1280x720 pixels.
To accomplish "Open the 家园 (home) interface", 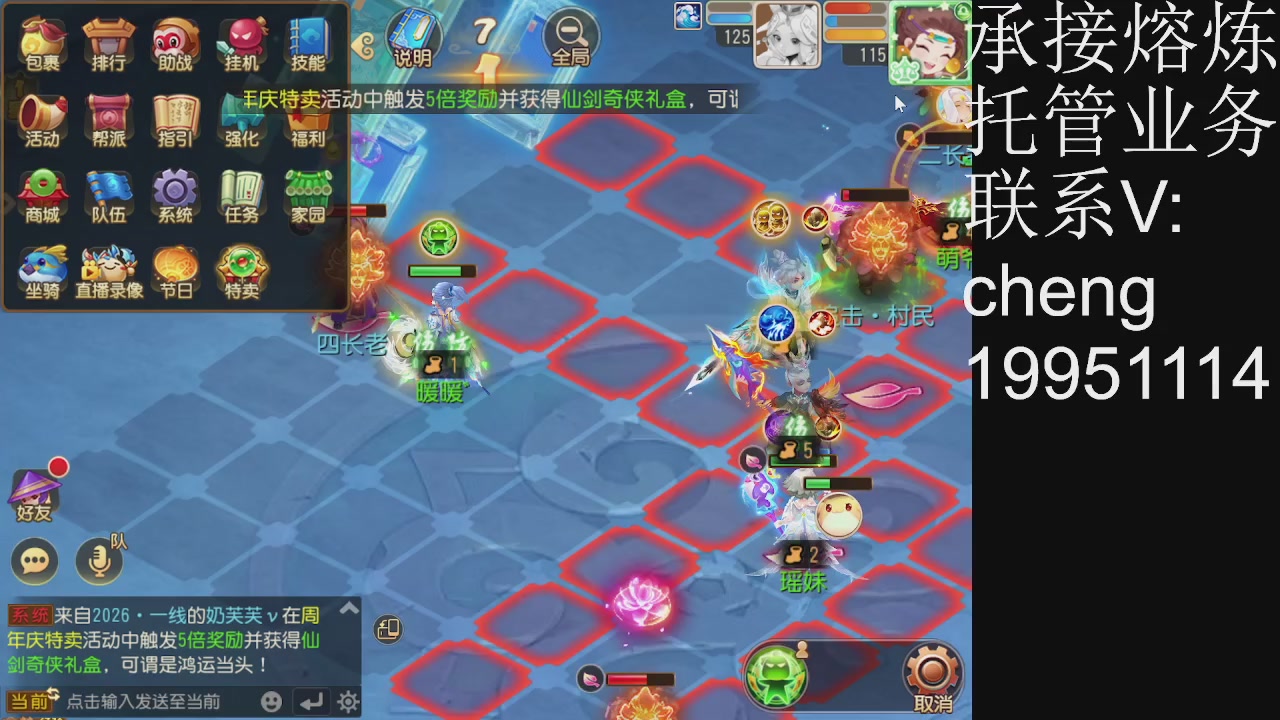I will pyautogui.click(x=308, y=195).
